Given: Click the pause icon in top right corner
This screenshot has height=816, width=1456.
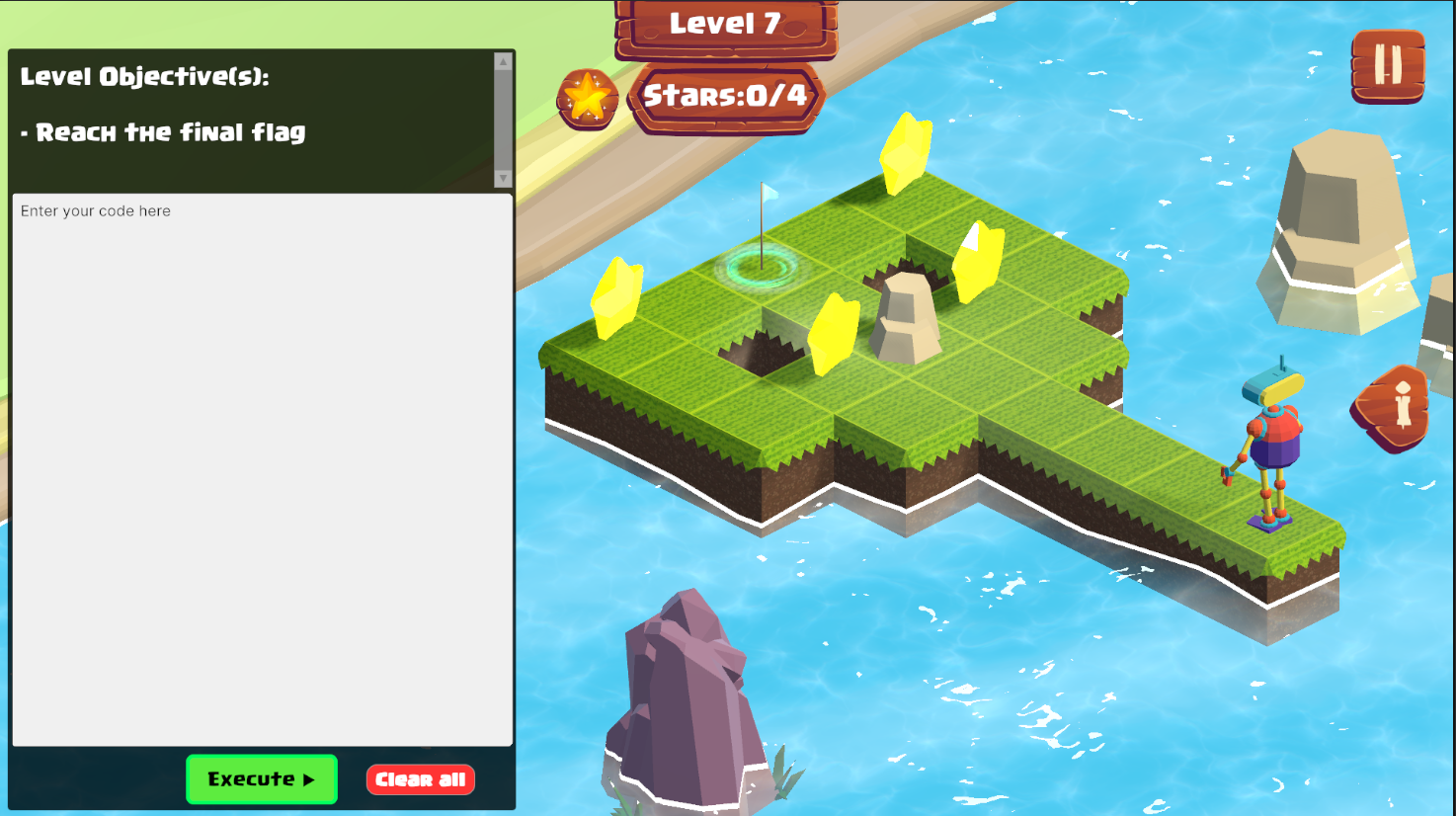Looking at the screenshot, I should [x=1388, y=65].
